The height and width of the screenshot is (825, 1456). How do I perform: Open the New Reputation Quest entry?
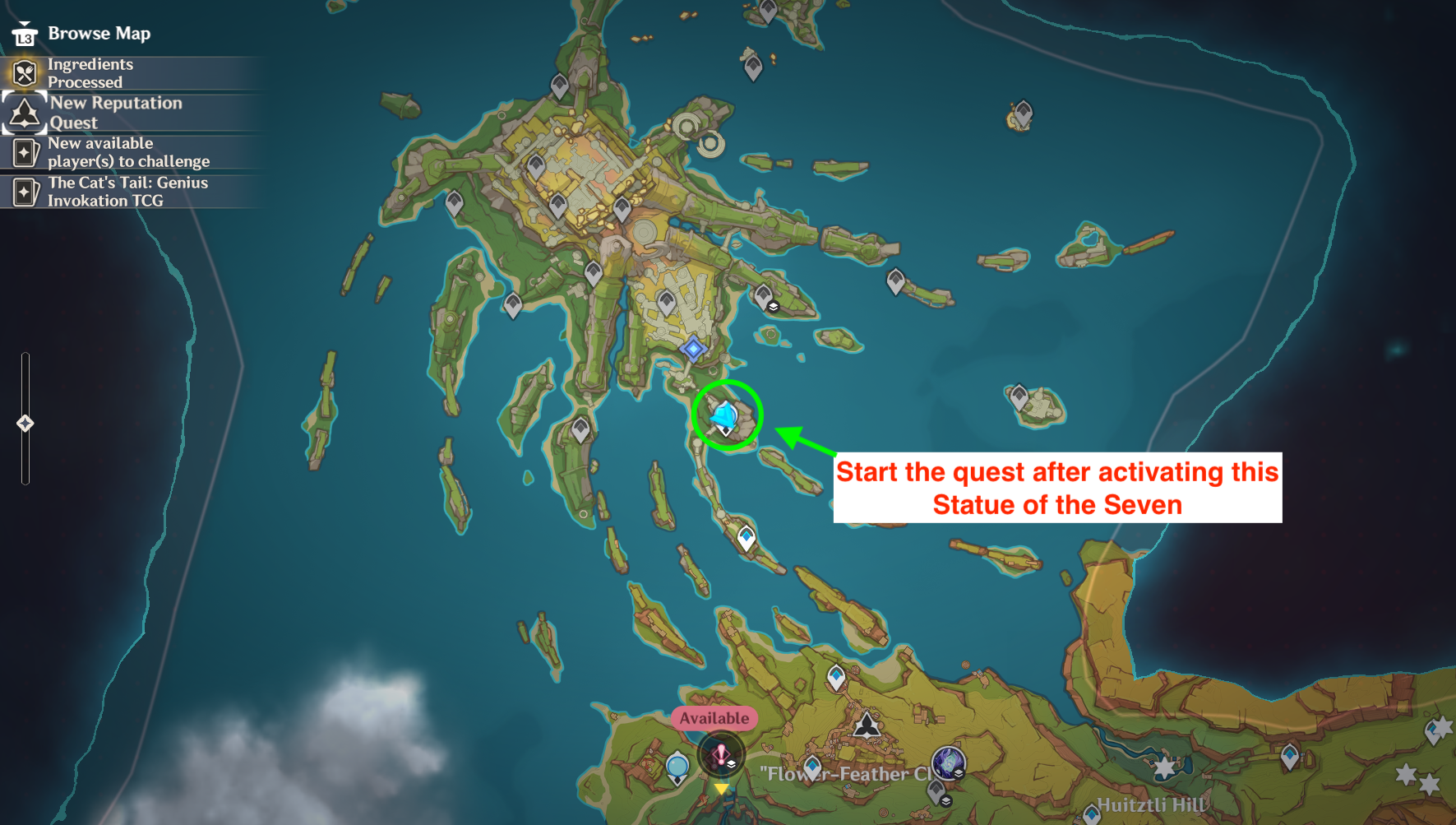tap(115, 113)
